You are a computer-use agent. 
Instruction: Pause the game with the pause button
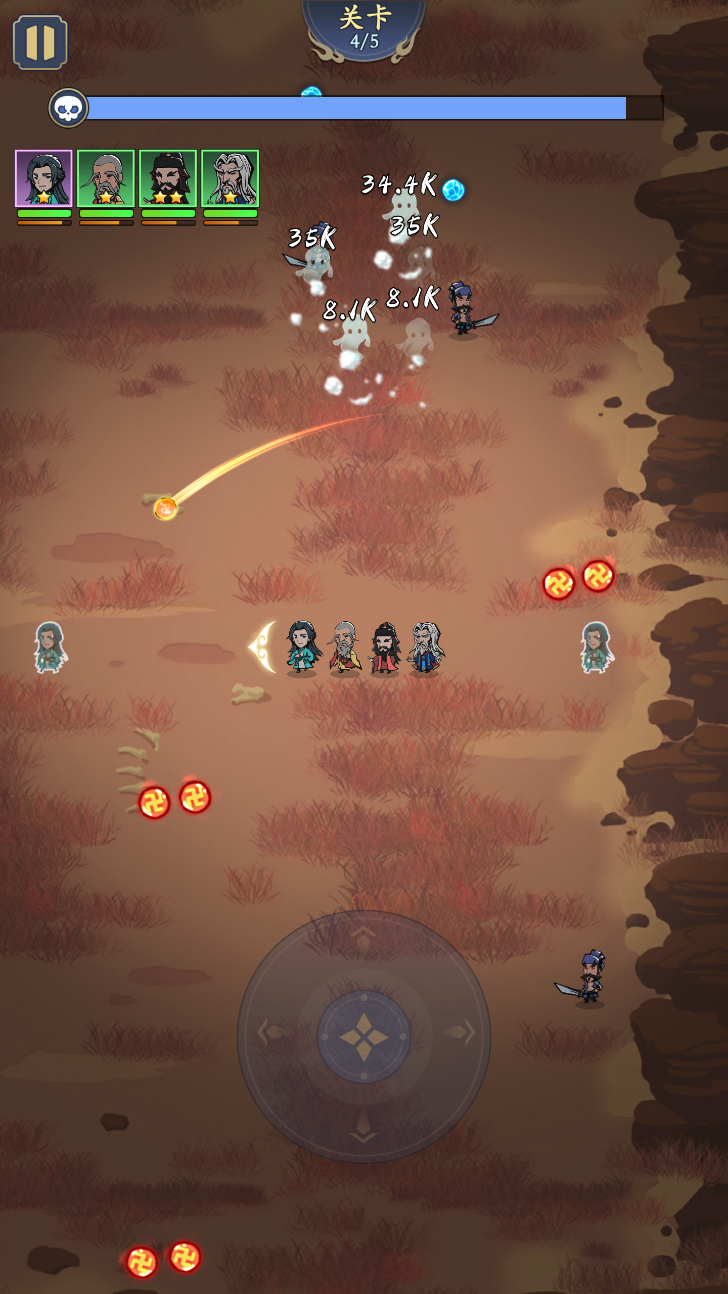point(40,42)
